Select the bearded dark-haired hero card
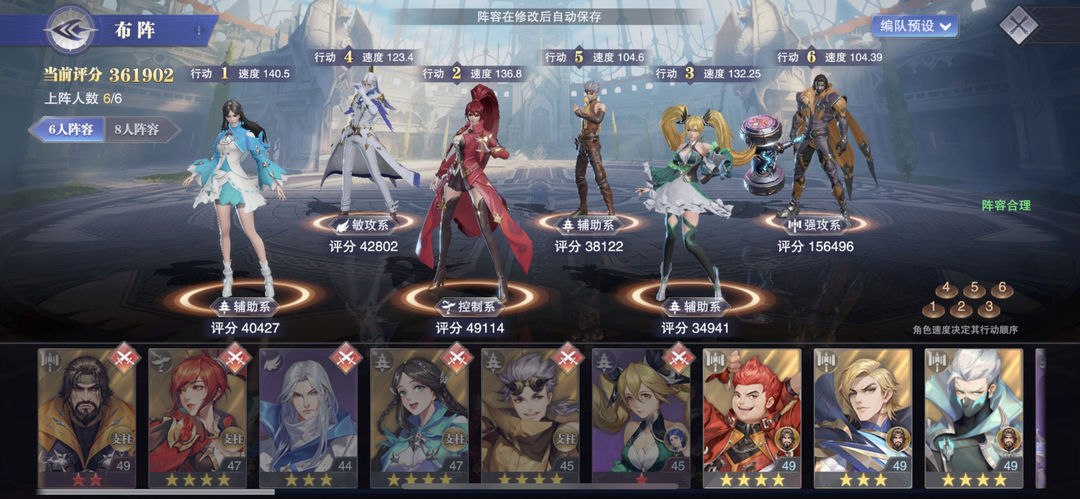Screen dimensions: 1080x499 (85, 416)
